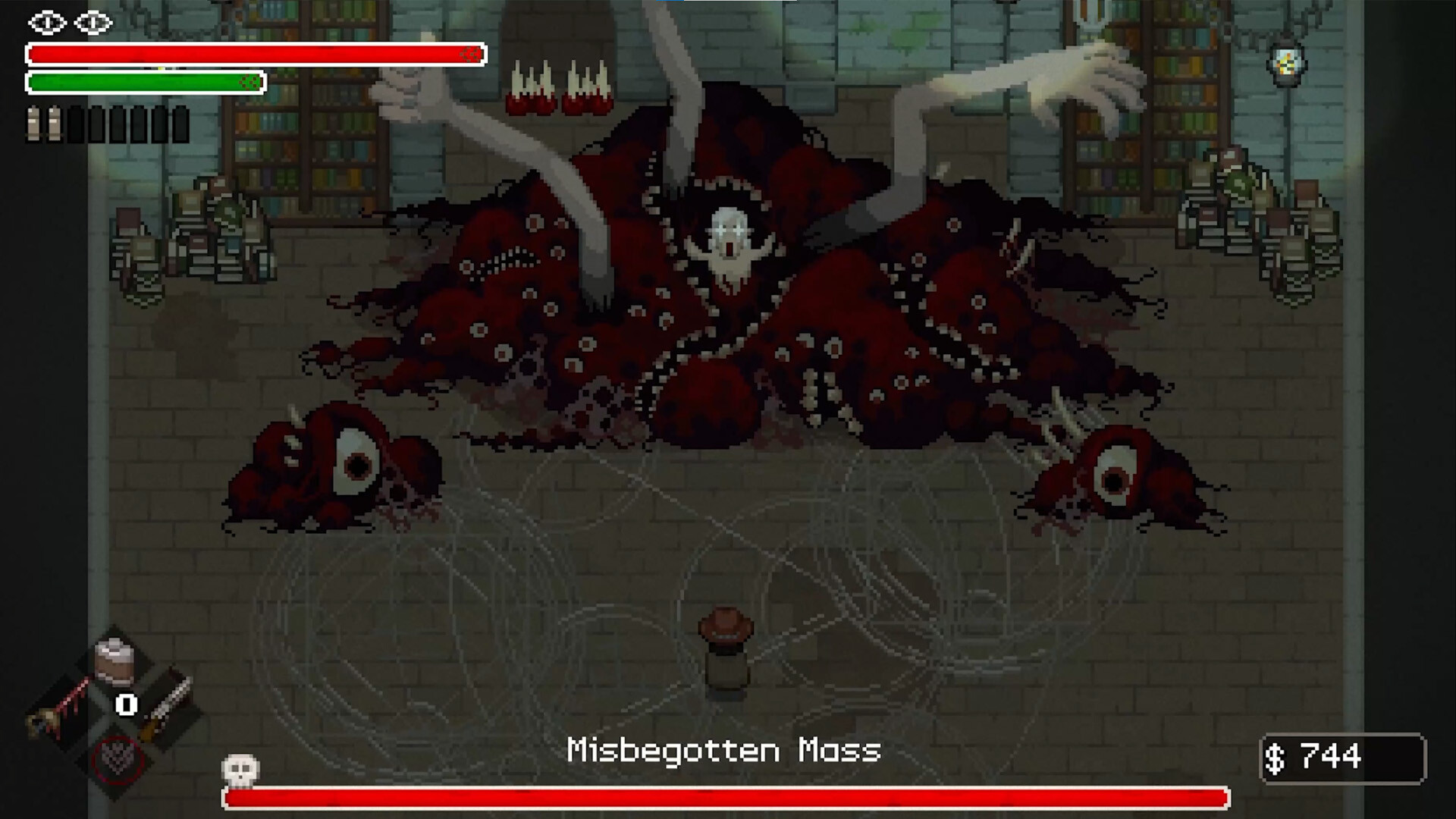Select the Misbegotten Mass boss name label
1456x819 pixels.
point(724,749)
